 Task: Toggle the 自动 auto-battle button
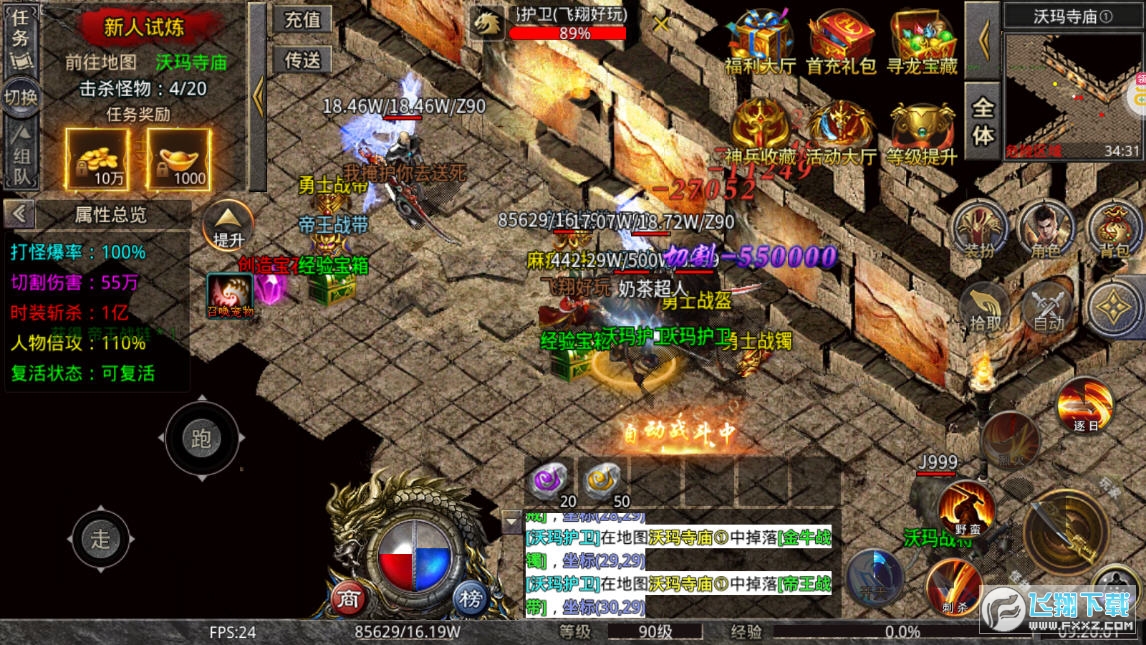1048,305
